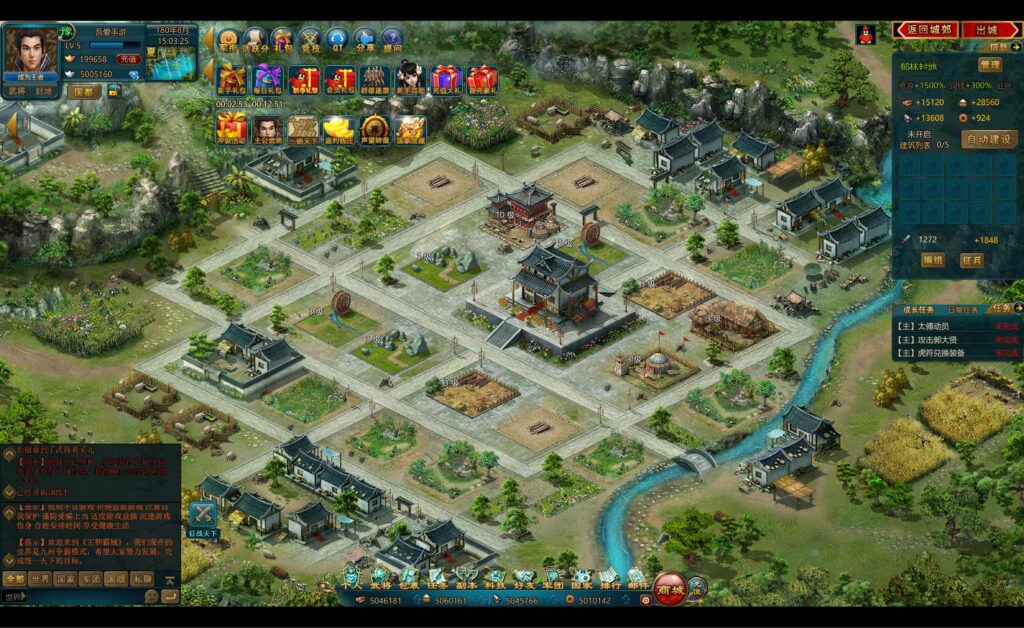Open the 管理 manage button
The image size is (1024, 628).
coord(989,65)
